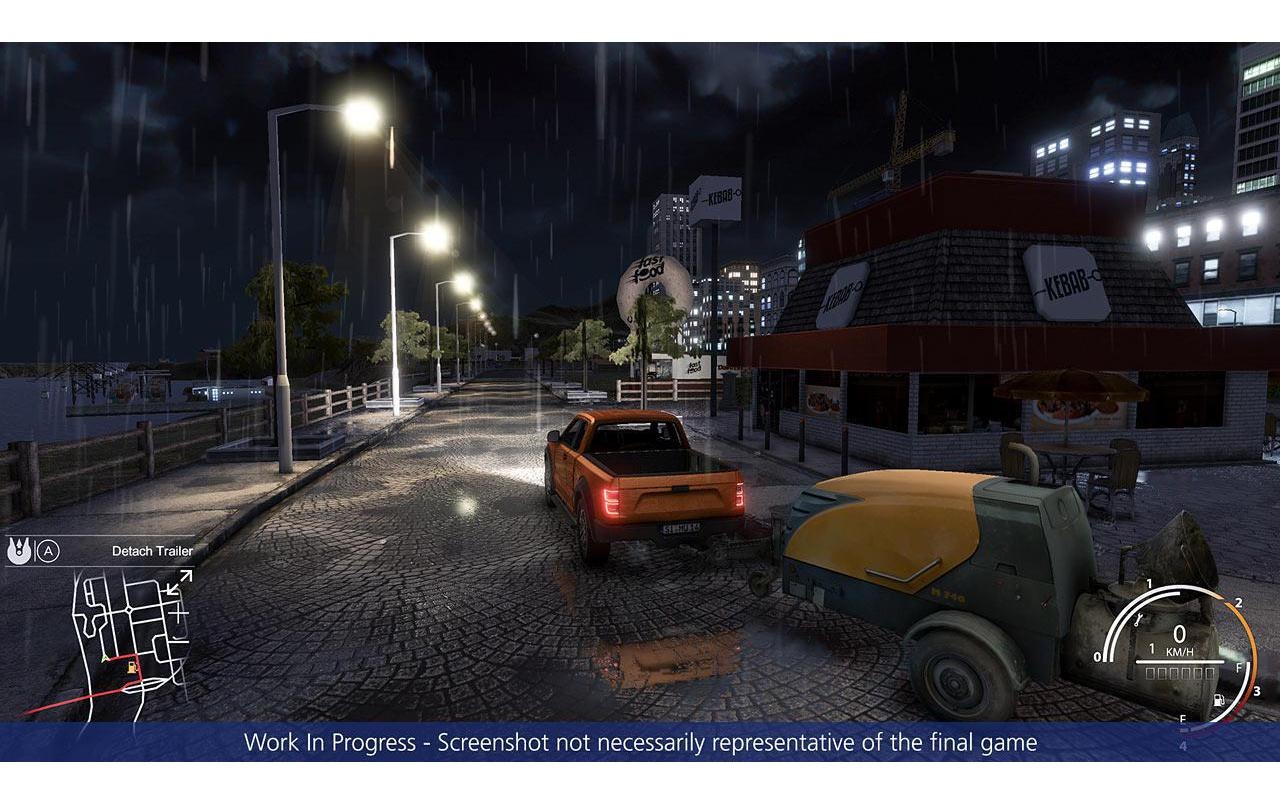The image size is (1280, 805).
Task: Click the 0 KM/H speed readout
Action: pos(1179,635)
